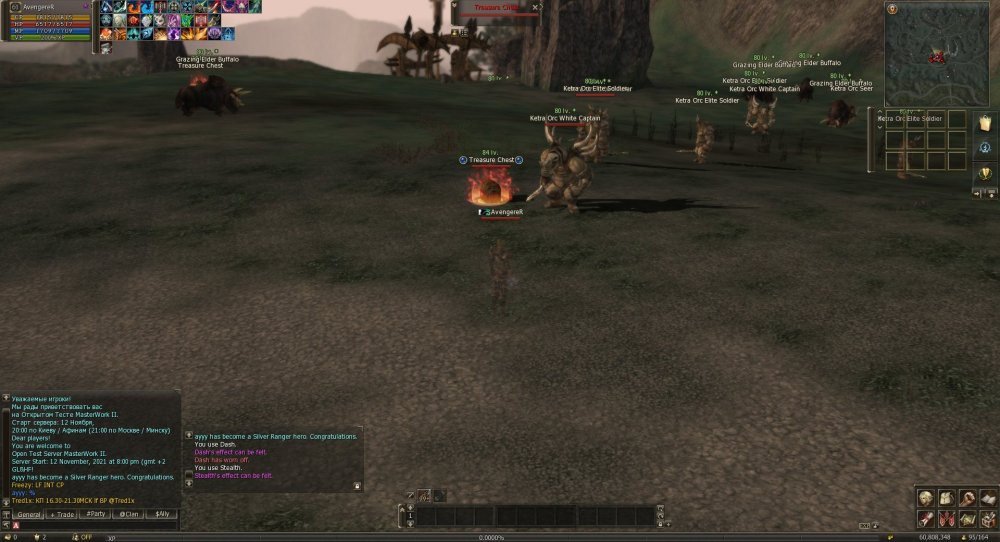Switch to the $Ally chat tab
This screenshot has height=542, width=1000.
[162, 514]
